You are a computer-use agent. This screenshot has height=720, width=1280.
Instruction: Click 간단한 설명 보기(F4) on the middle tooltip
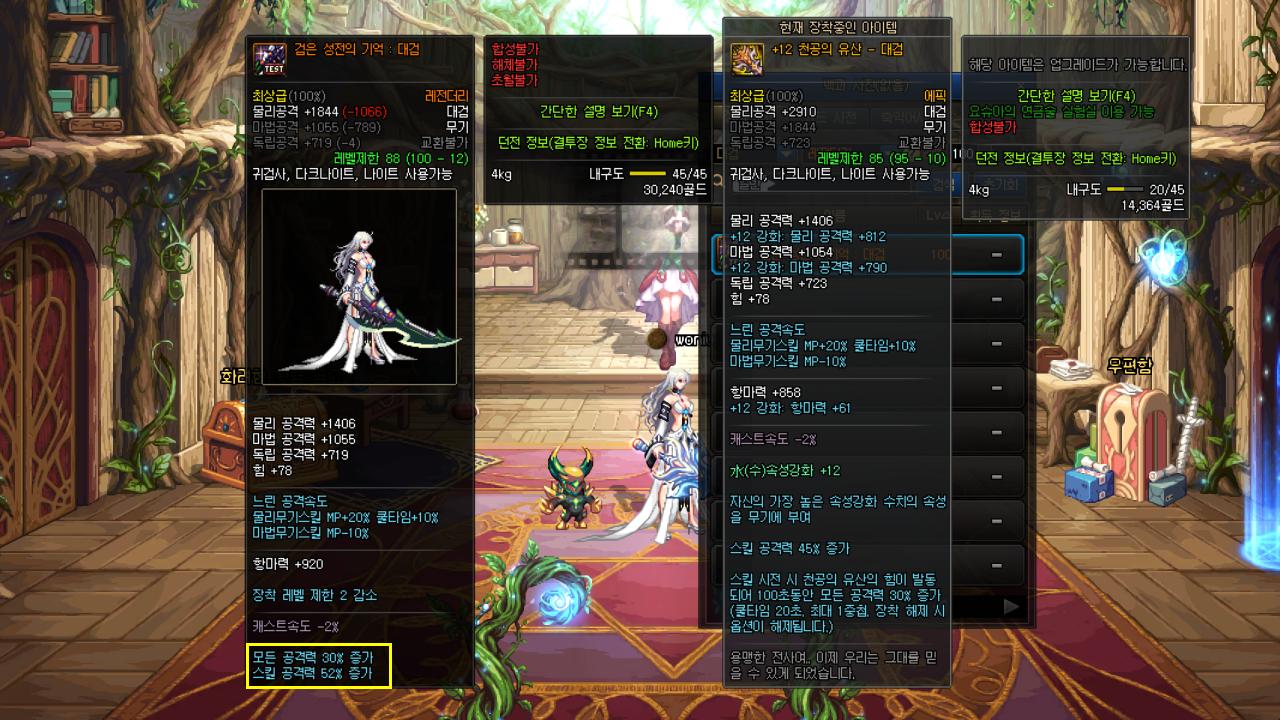coord(598,113)
